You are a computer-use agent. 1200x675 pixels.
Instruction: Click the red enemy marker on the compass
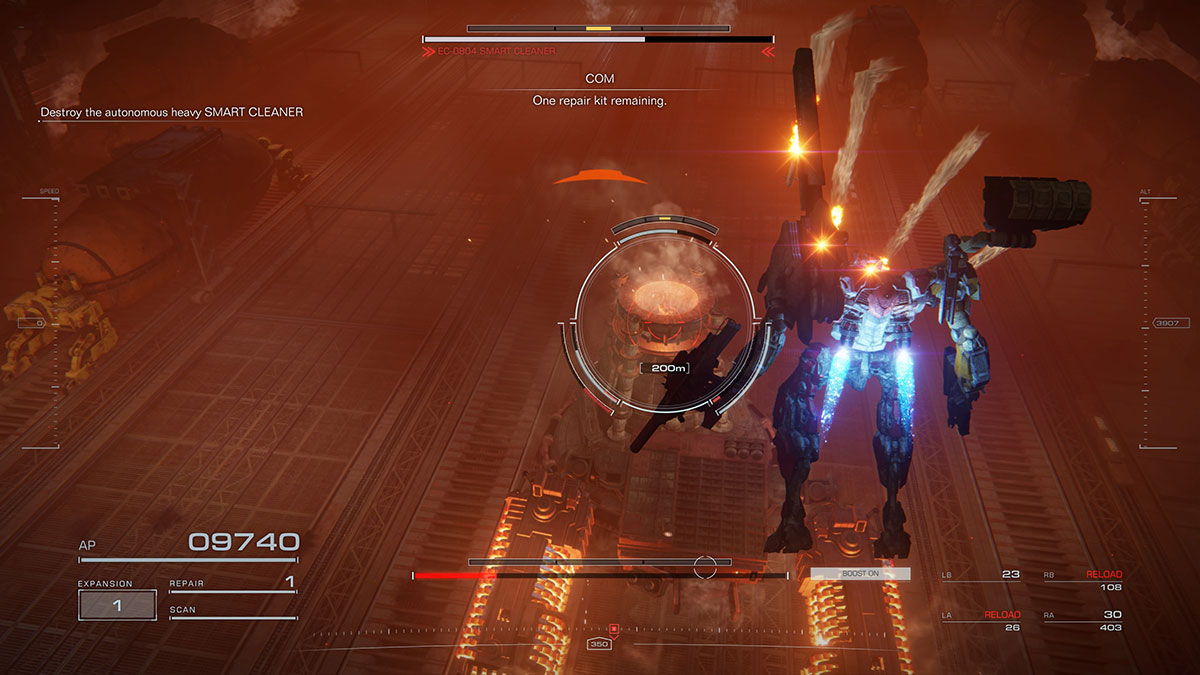point(614,628)
